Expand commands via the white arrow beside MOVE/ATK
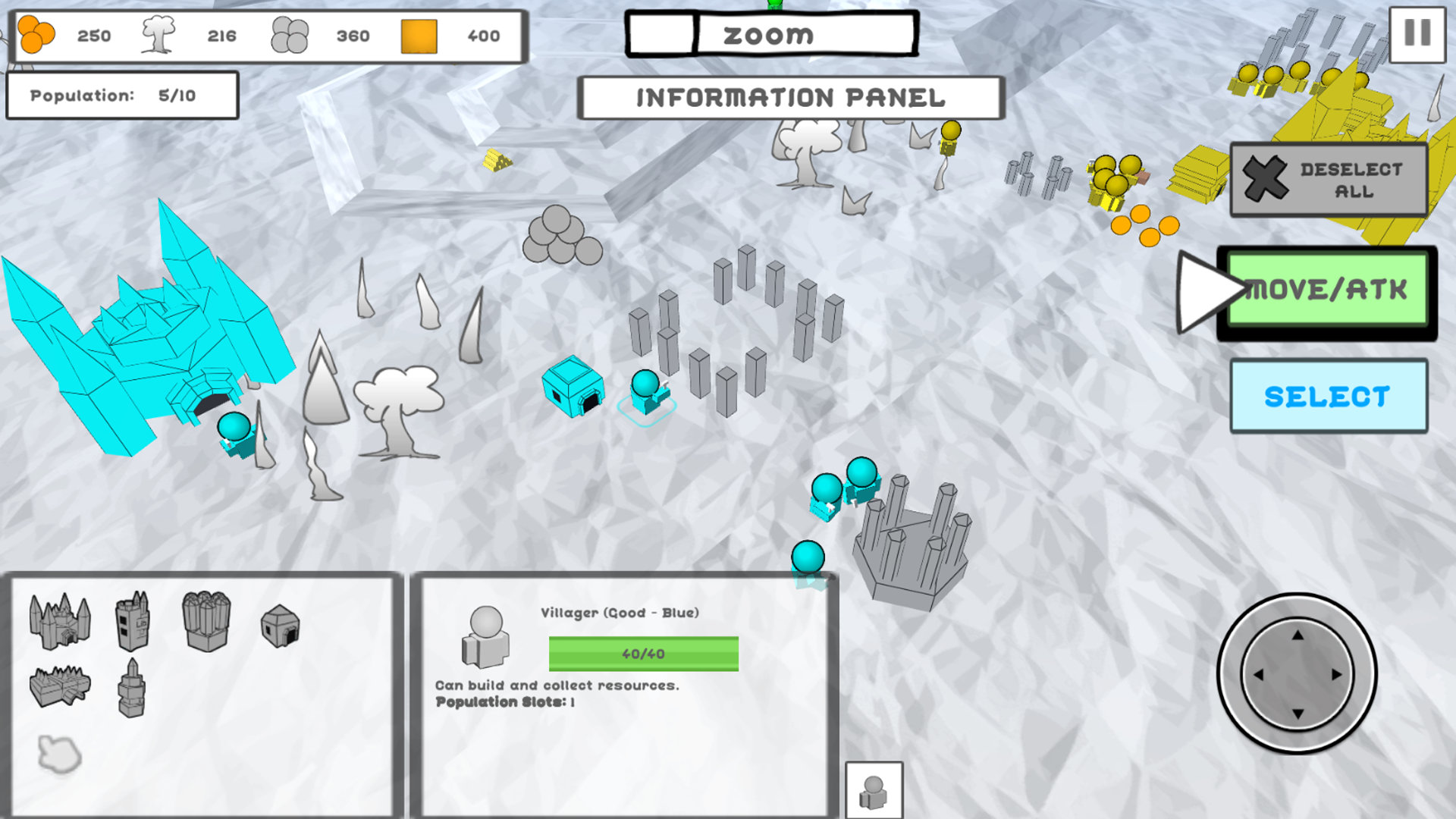This screenshot has width=1456, height=819. pos(1207,290)
